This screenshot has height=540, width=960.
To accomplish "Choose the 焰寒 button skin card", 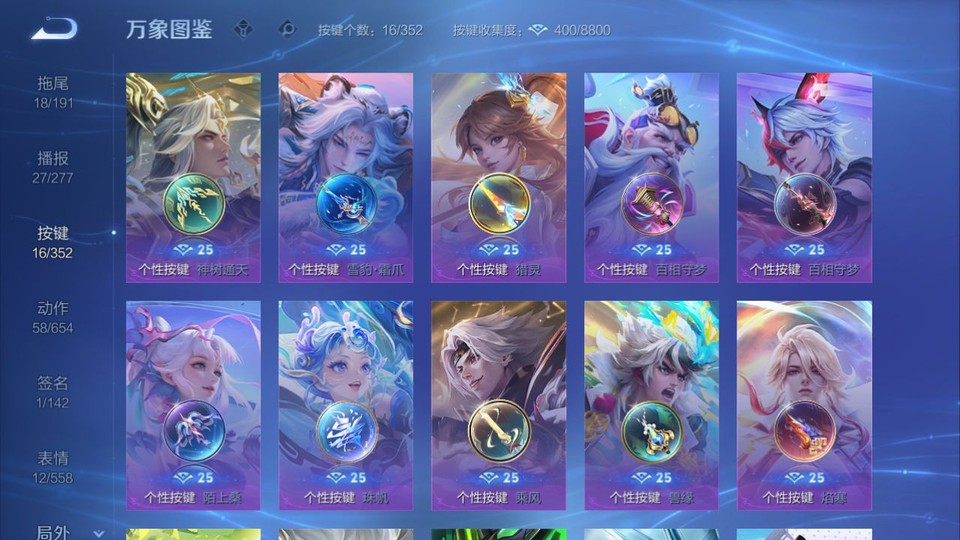I will pyautogui.click(x=804, y=405).
